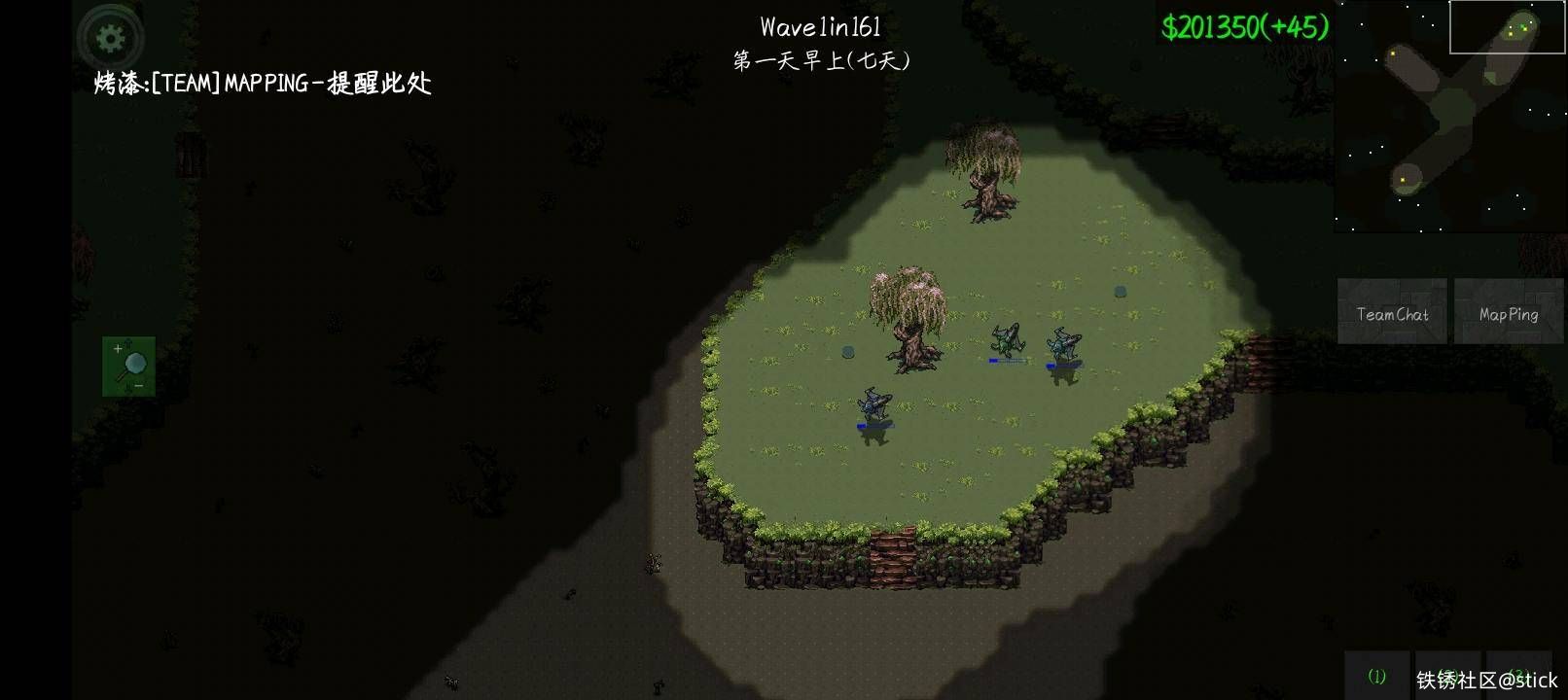Open Team Chat
Image resolution: width=1568 pixels, height=700 pixels.
point(1392,312)
